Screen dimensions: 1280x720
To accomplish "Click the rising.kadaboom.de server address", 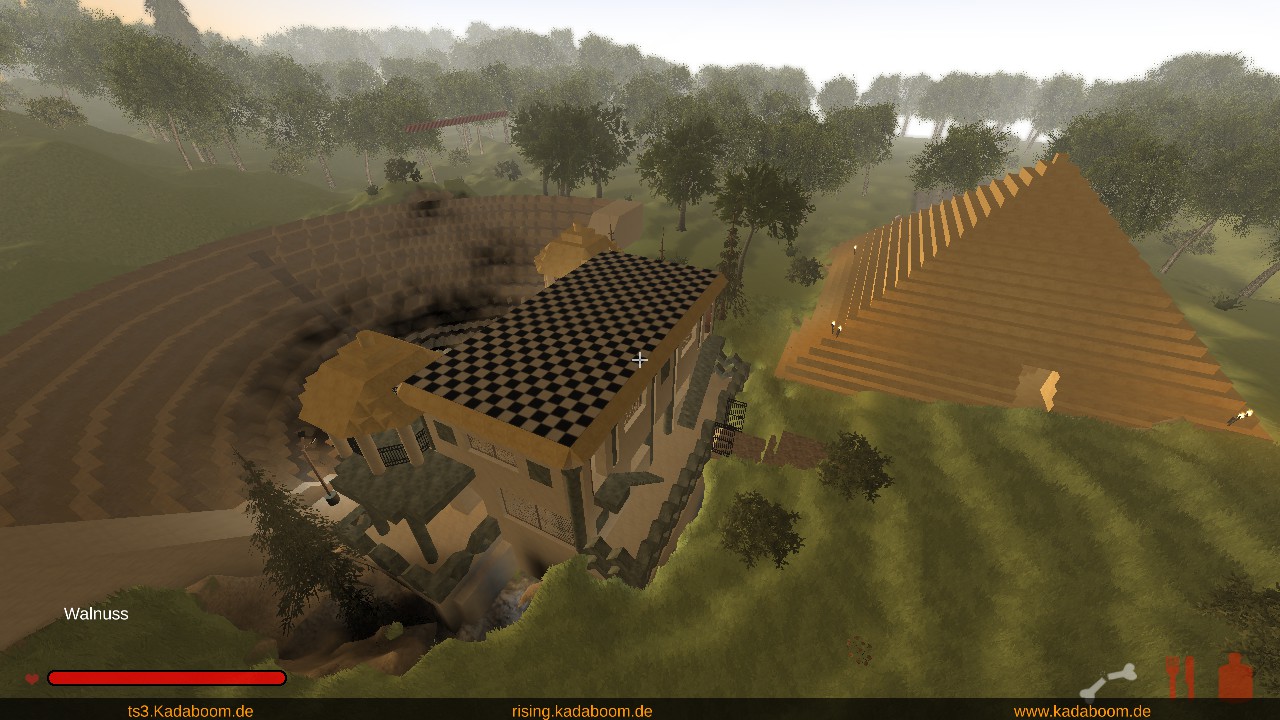I will [x=582, y=711].
